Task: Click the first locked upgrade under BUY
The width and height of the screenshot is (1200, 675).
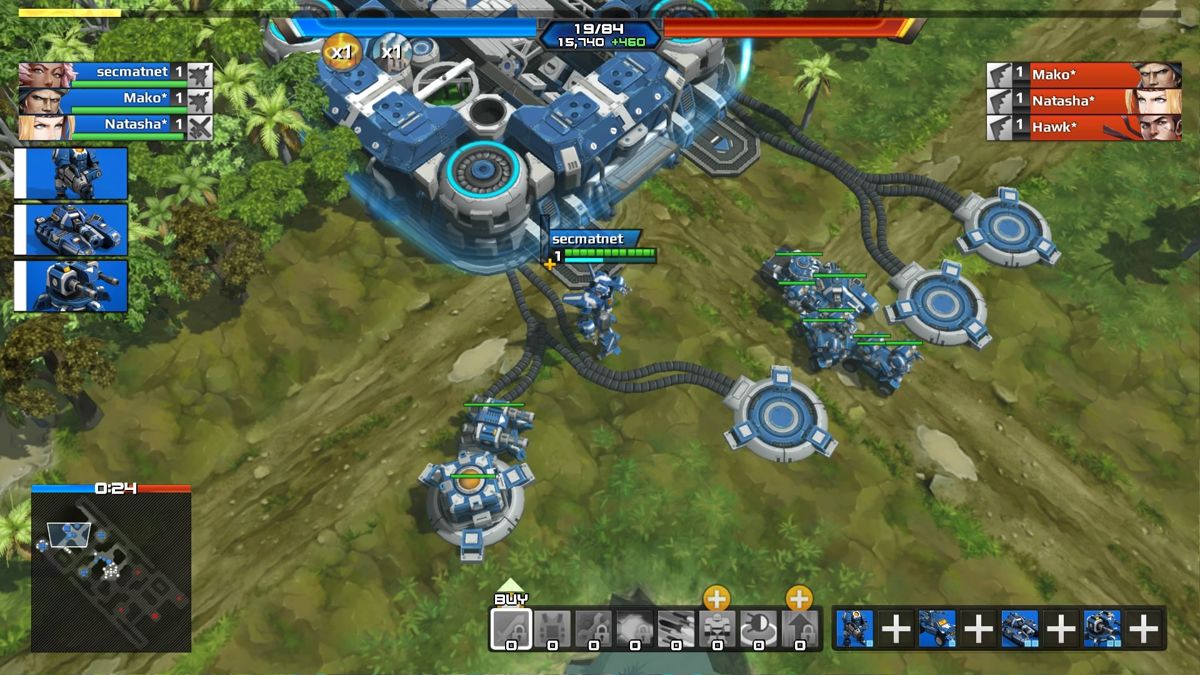Action: pyautogui.click(x=510, y=628)
